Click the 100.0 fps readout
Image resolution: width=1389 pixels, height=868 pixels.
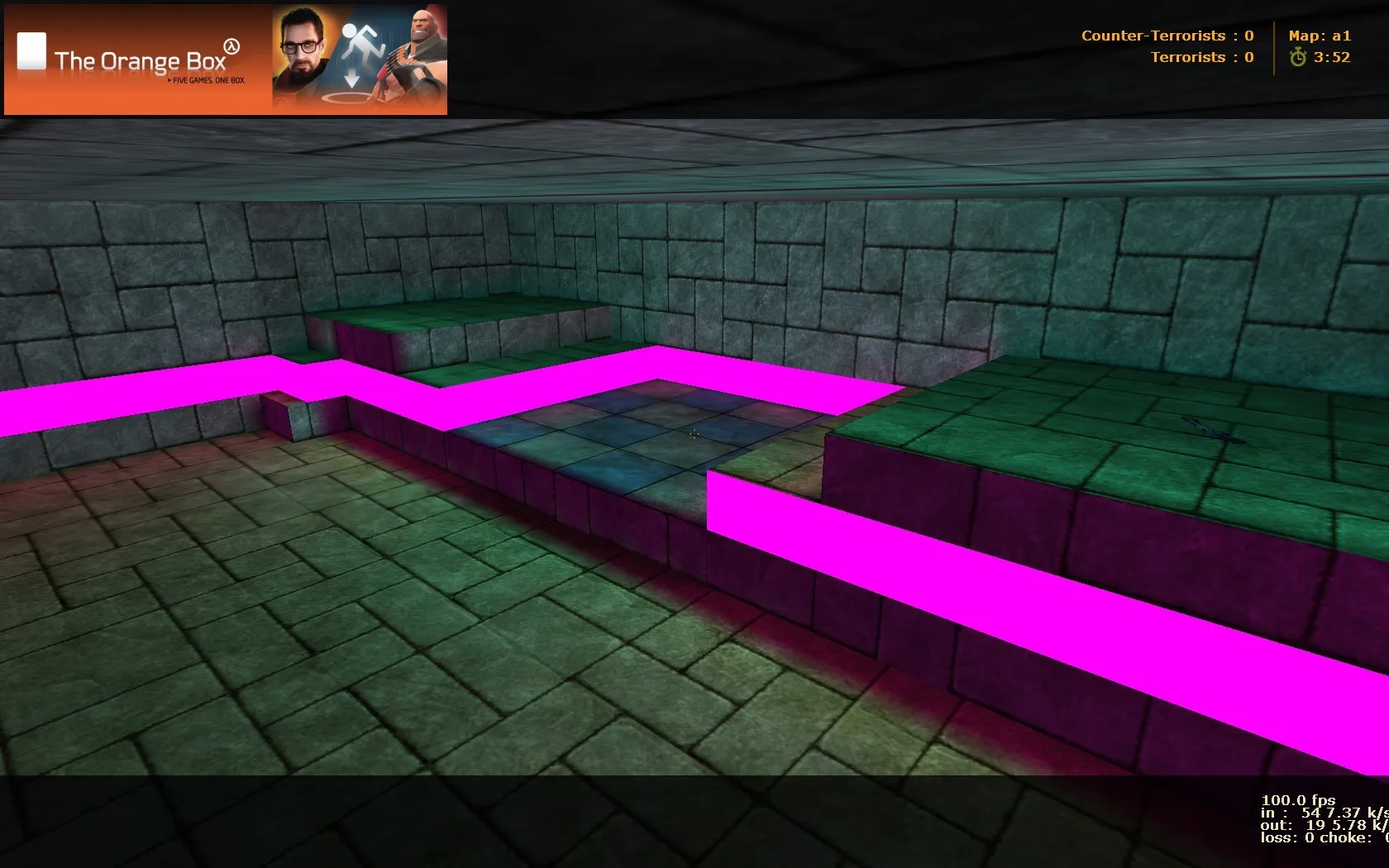pyautogui.click(x=1298, y=799)
